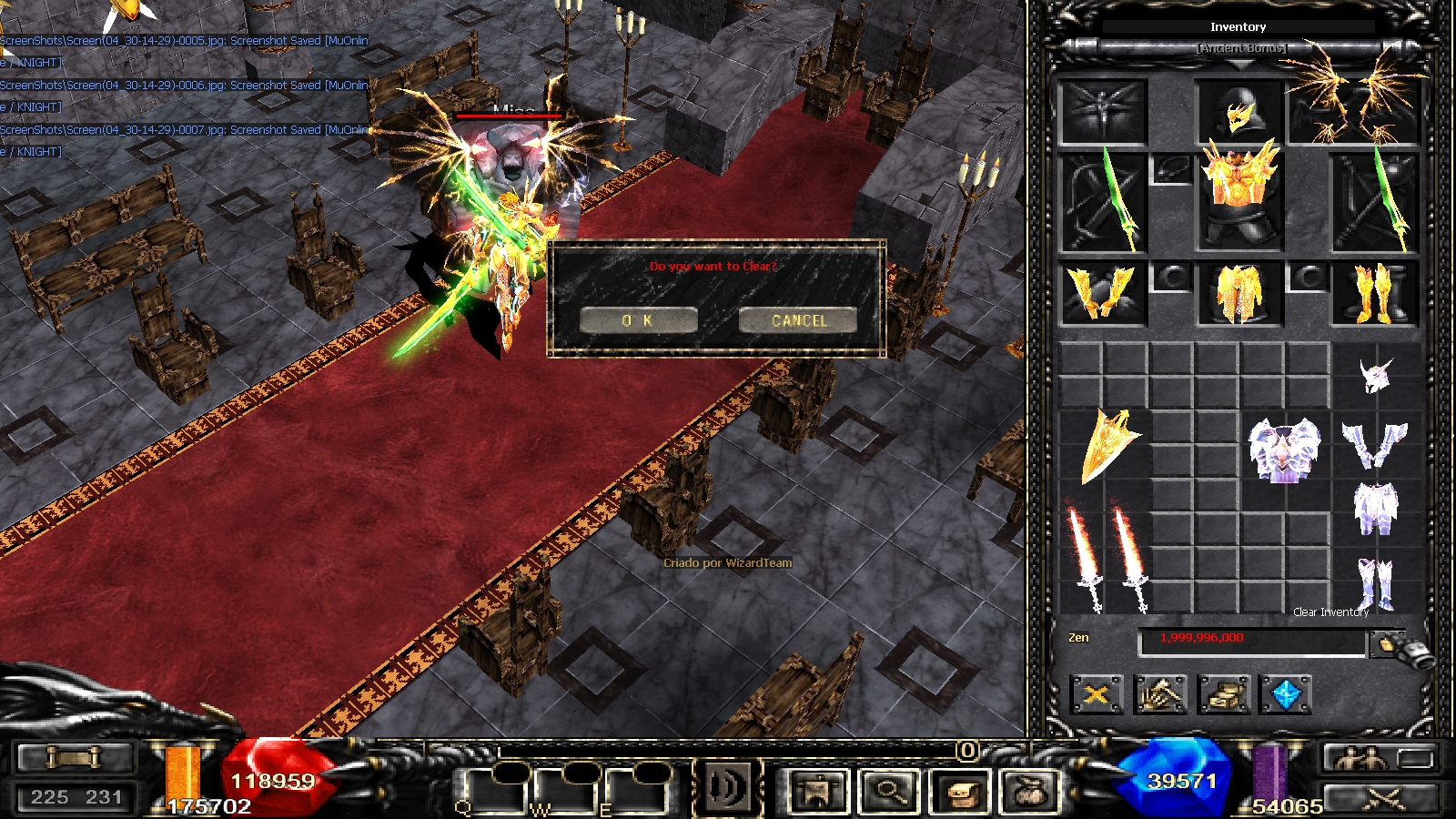This screenshot has width=1456, height=819.
Task: Click the crossed swords button
Action: (x=1382, y=799)
